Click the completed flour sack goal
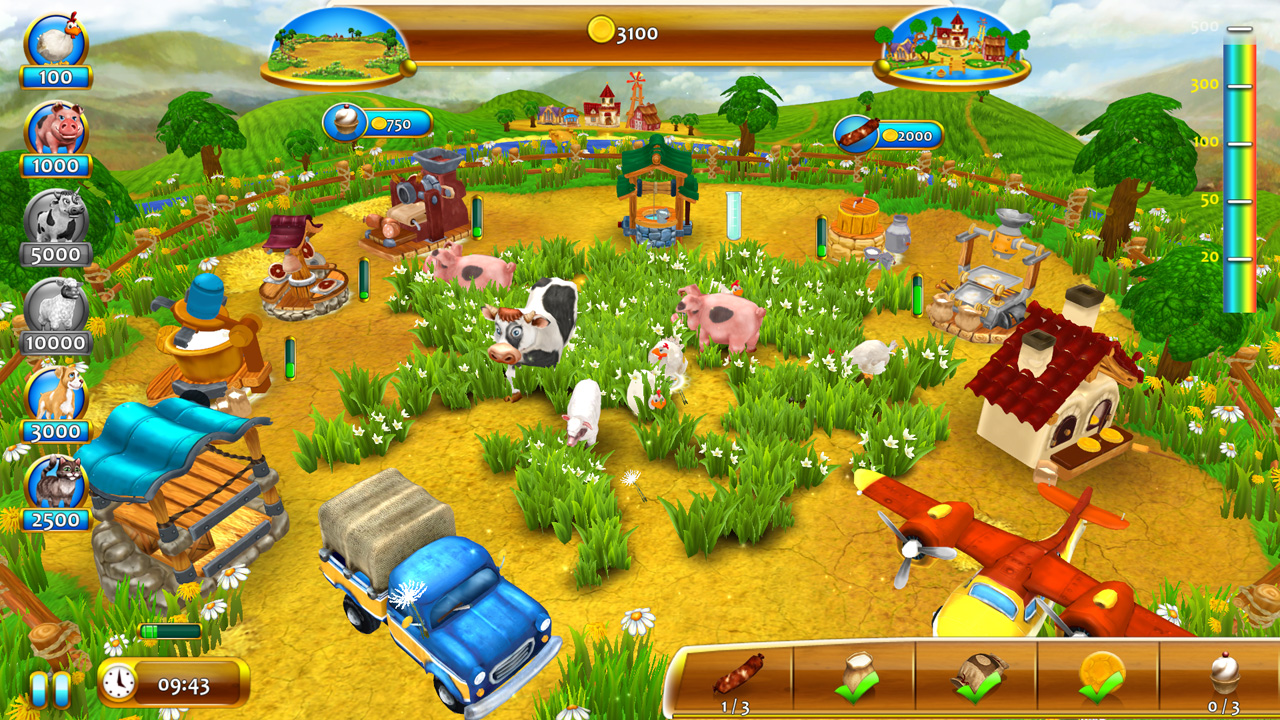 [858, 676]
